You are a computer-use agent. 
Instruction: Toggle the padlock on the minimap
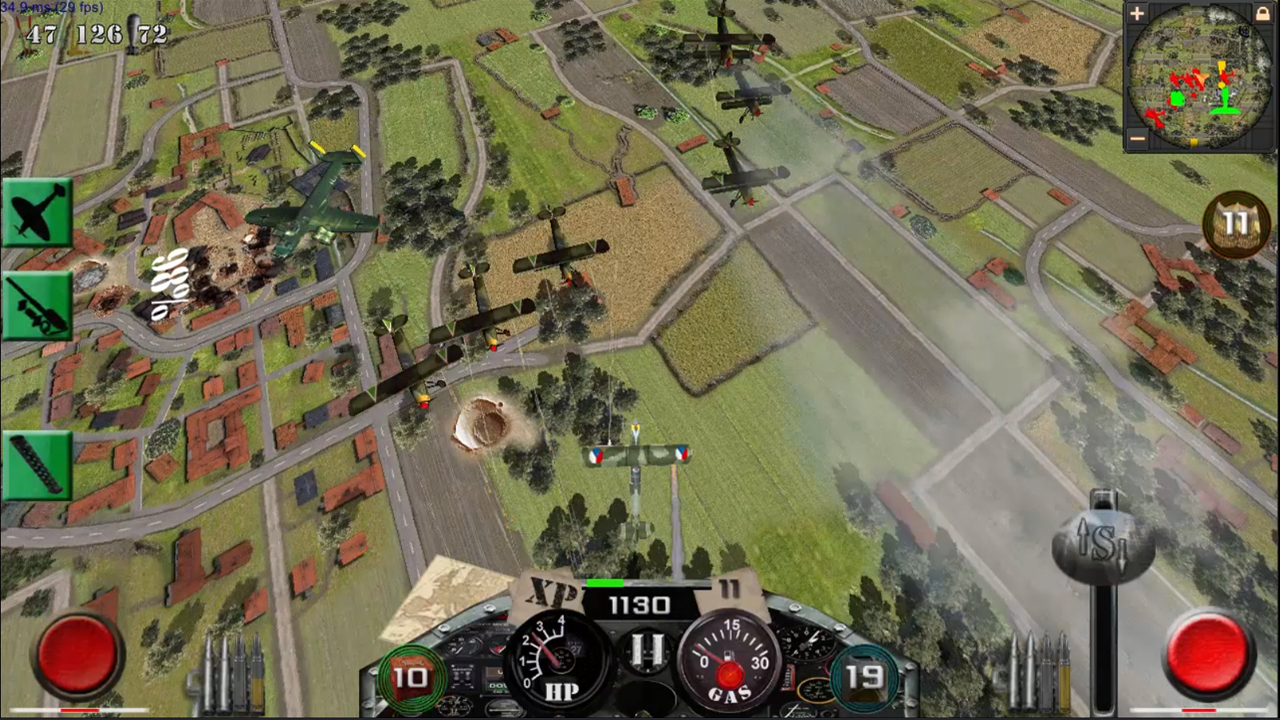(x=1263, y=14)
